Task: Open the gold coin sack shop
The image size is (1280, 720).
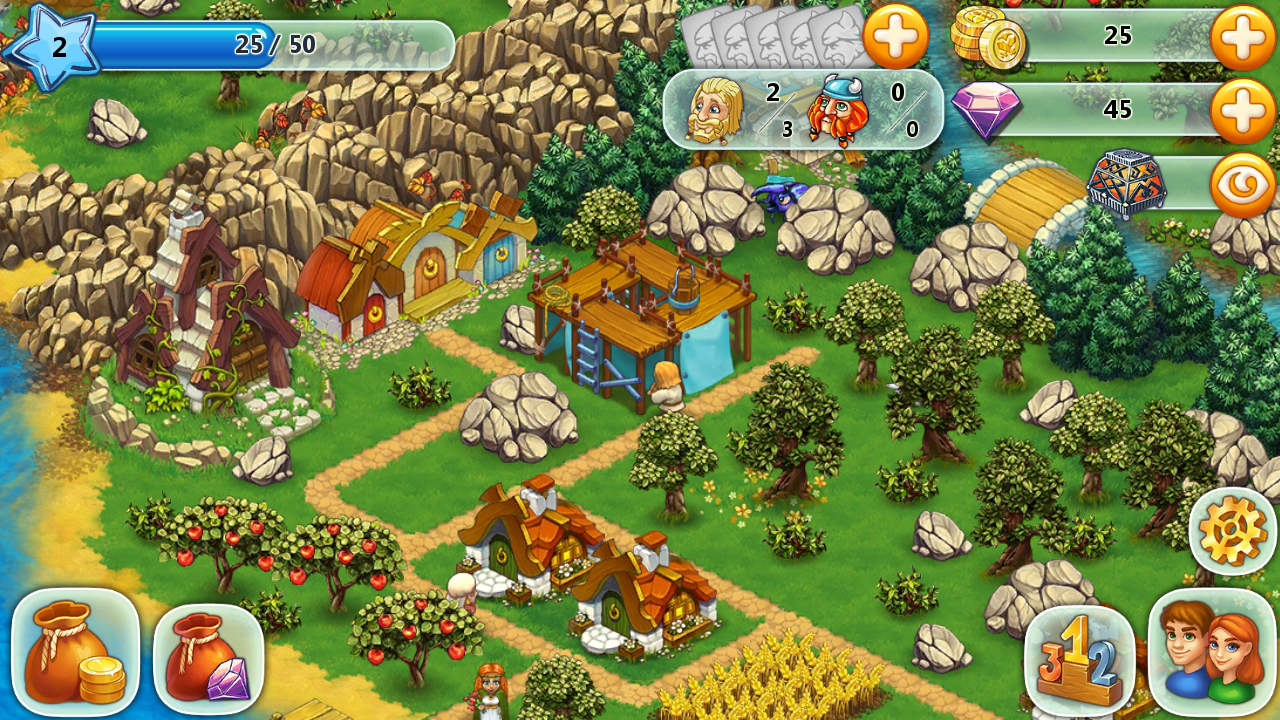Action: coord(75,651)
